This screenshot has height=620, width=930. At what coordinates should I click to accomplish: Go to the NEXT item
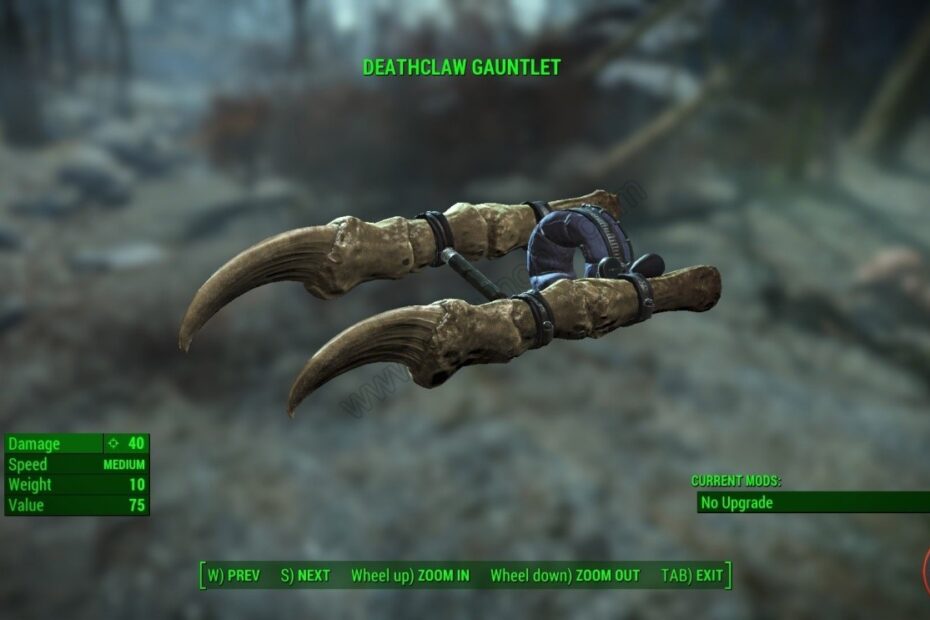point(305,576)
